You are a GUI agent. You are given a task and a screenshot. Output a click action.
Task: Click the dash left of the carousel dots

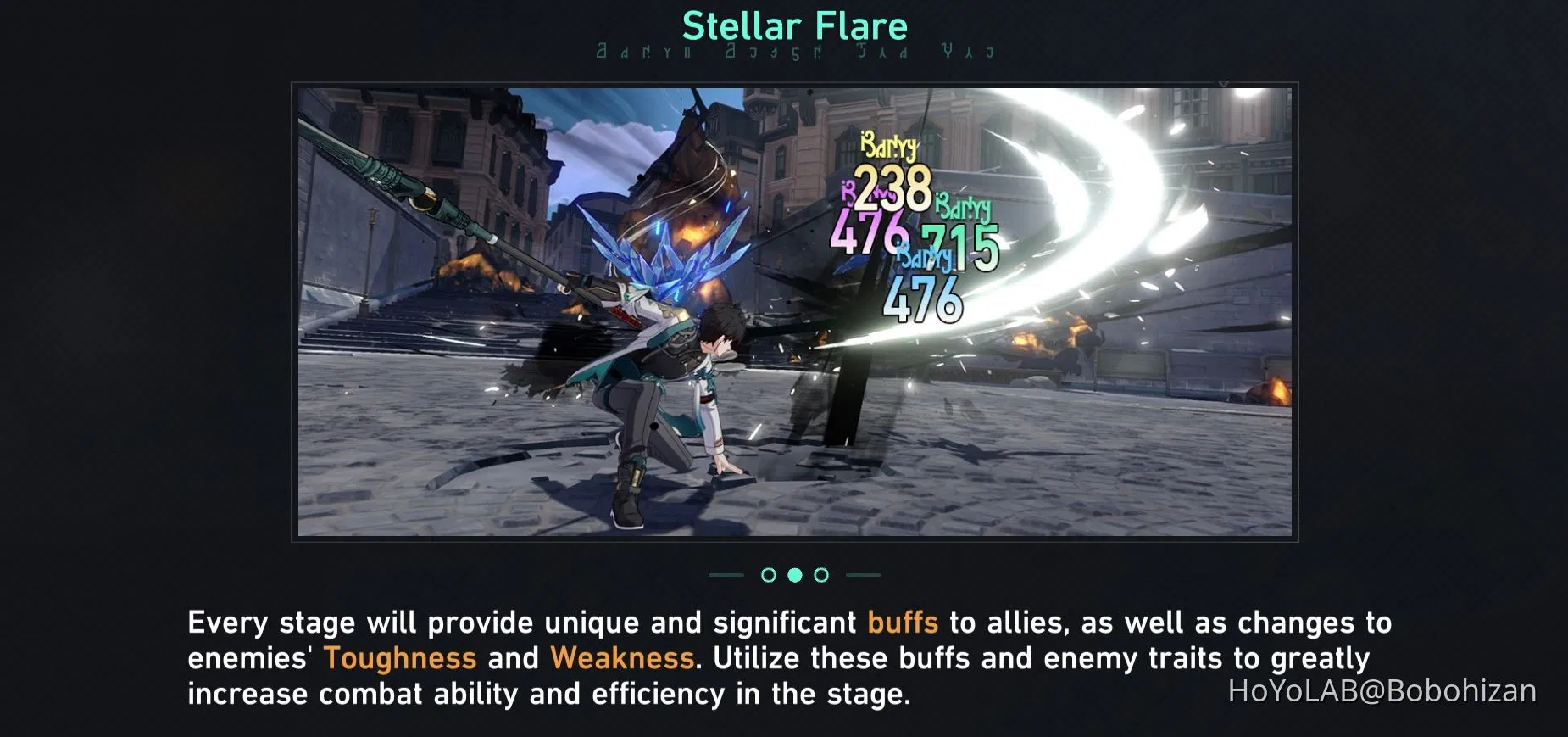coord(725,575)
